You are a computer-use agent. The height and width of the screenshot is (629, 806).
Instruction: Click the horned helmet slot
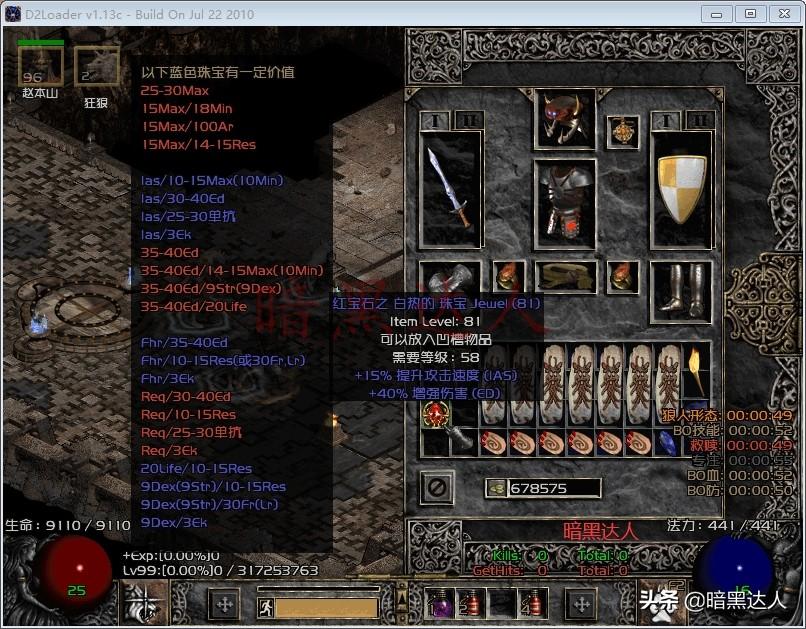[x=565, y=118]
